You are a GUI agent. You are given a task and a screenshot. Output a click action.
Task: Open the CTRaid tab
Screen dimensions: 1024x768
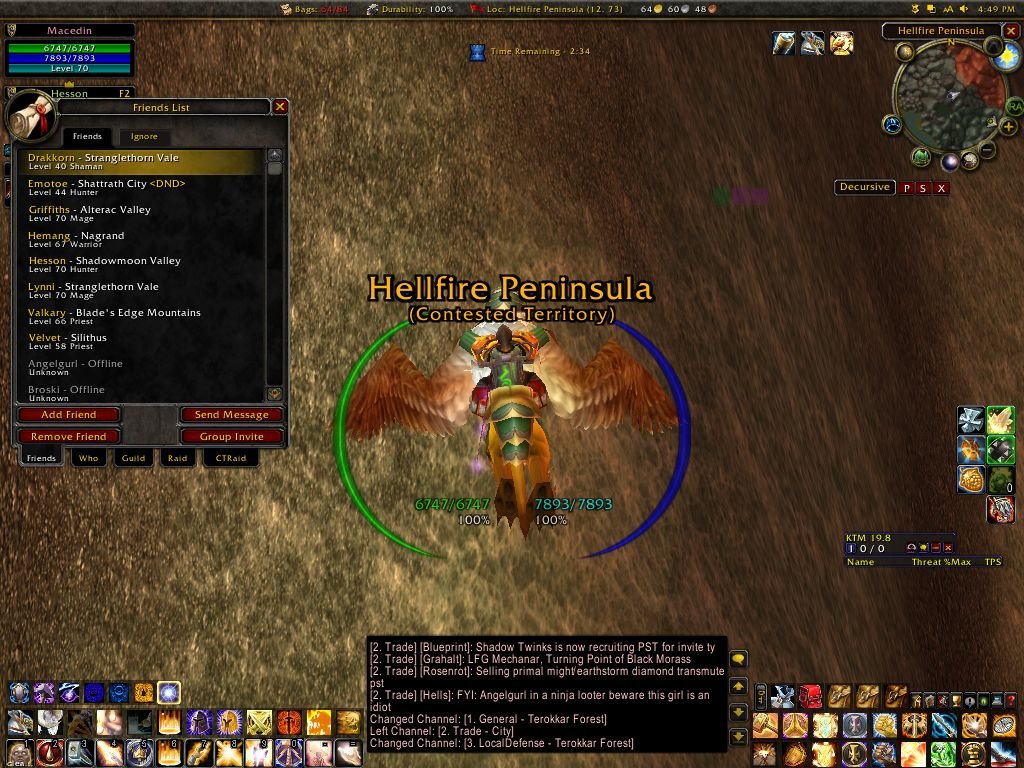click(230, 458)
